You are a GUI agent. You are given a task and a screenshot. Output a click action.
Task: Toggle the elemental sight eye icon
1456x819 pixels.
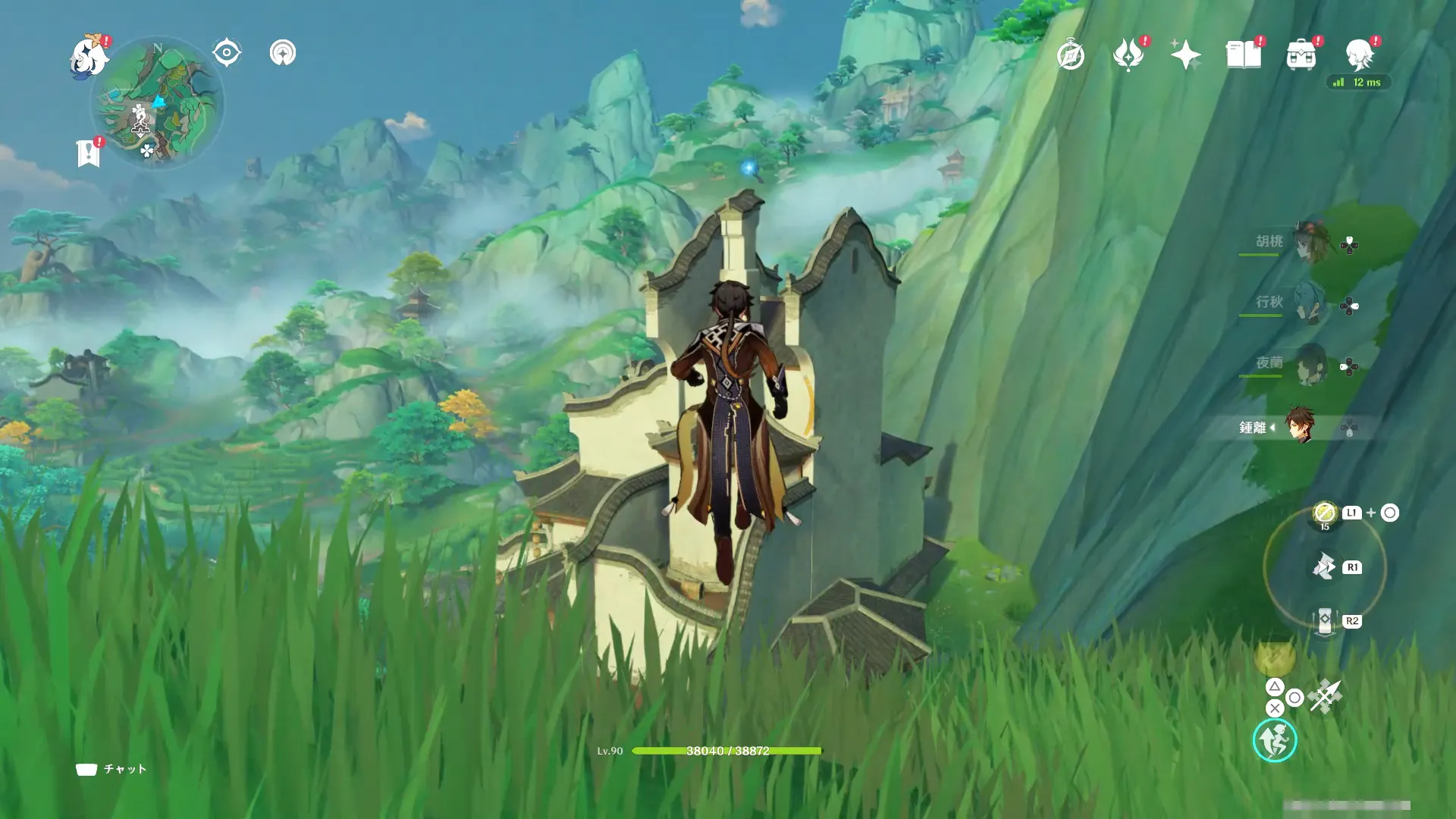pos(226,53)
